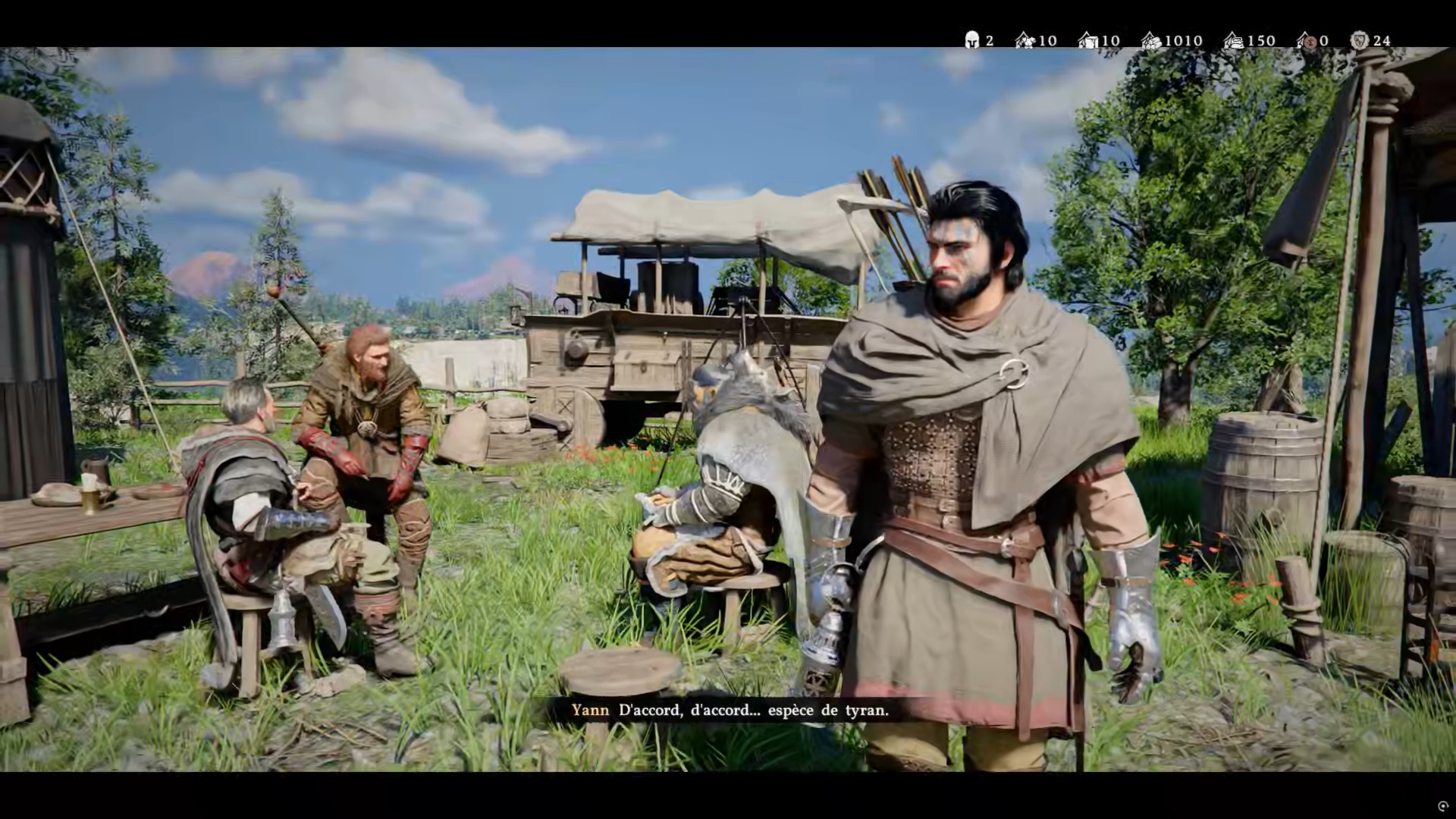Click the helmet soldiers icon
This screenshot has width=1456, height=819.
(x=971, y=40)
